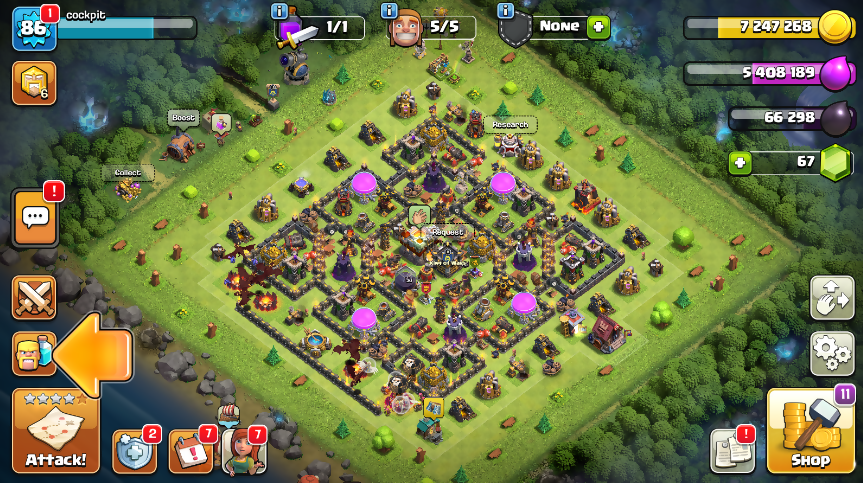
Task: Open the crossed-swords clan war menu
Action: (x=34, y=298)
